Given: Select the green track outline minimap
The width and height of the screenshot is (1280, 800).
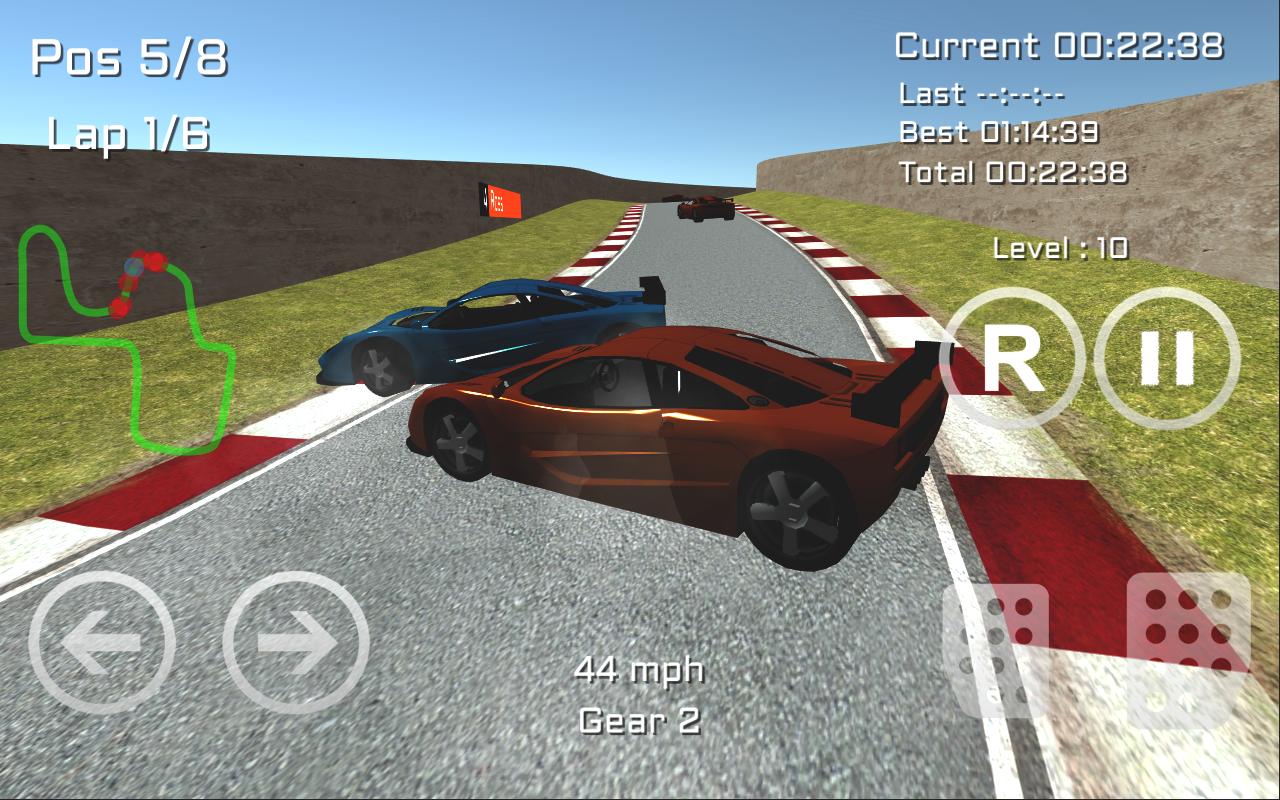Looking at the screenshot, I should pos(130,340).
